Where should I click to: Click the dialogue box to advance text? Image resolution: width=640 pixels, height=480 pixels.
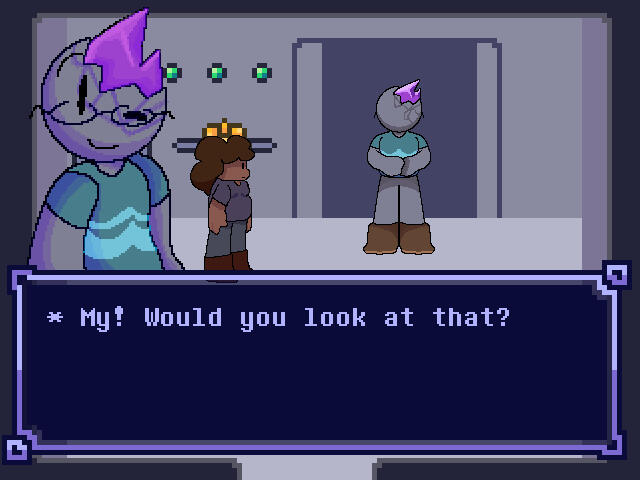click(x=318, y=365)
